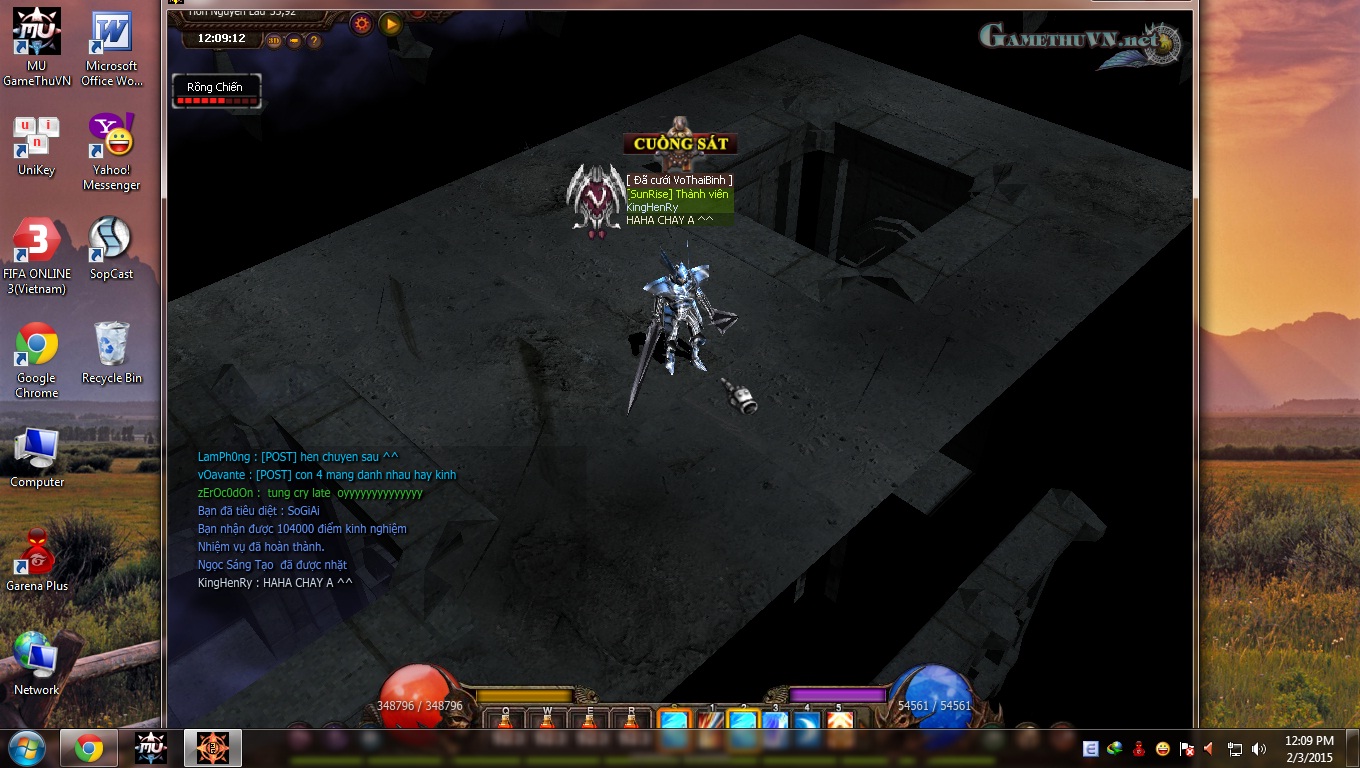1360x768 pixels.
Task: Open the Windows Start menu
Action: (27, 748)
